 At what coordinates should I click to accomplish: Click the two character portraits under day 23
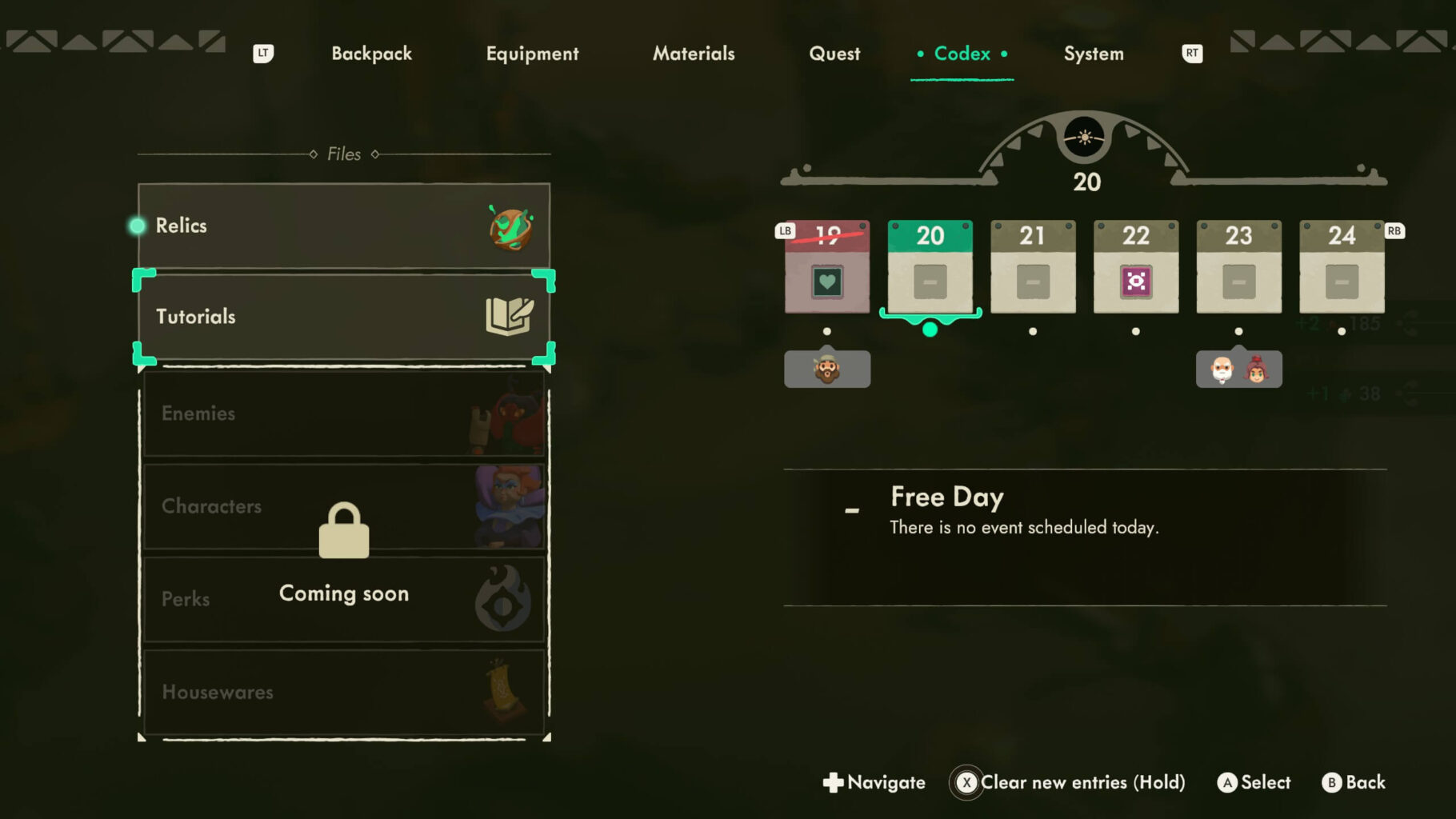coord(1238,370)
